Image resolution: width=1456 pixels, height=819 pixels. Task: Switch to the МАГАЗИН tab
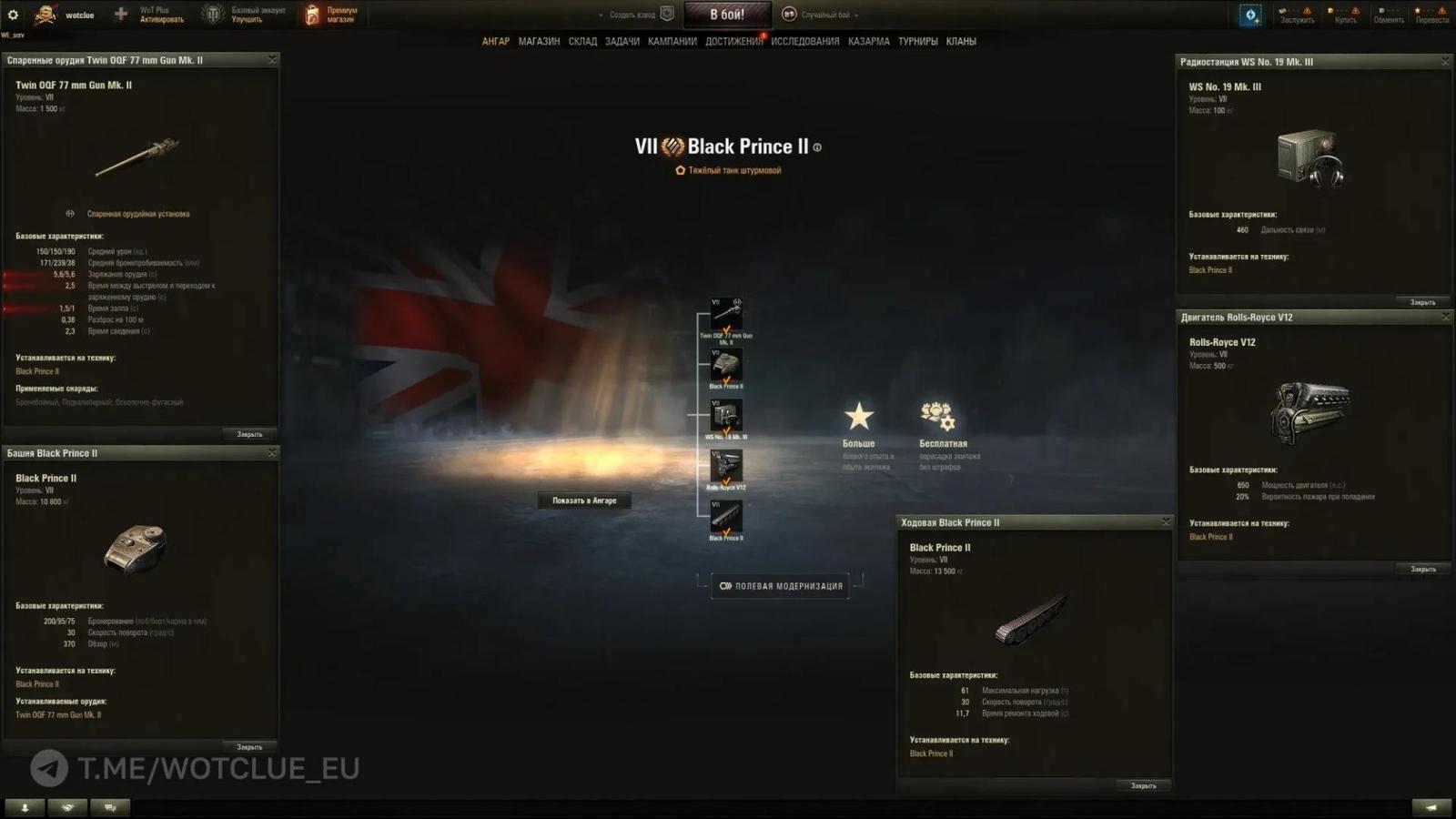tap(539, 41)
